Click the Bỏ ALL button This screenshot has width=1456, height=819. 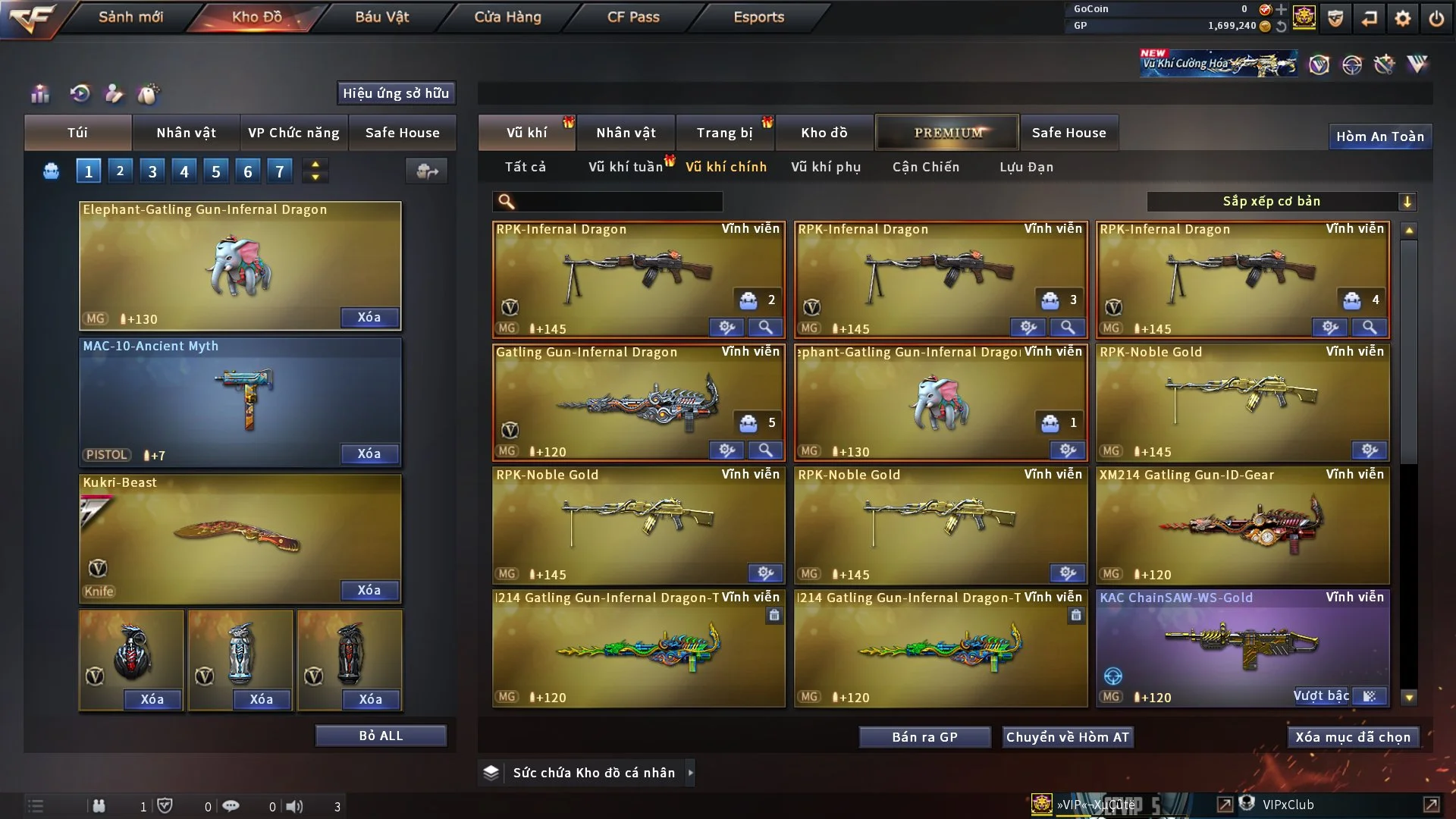(x=381, y=736)
